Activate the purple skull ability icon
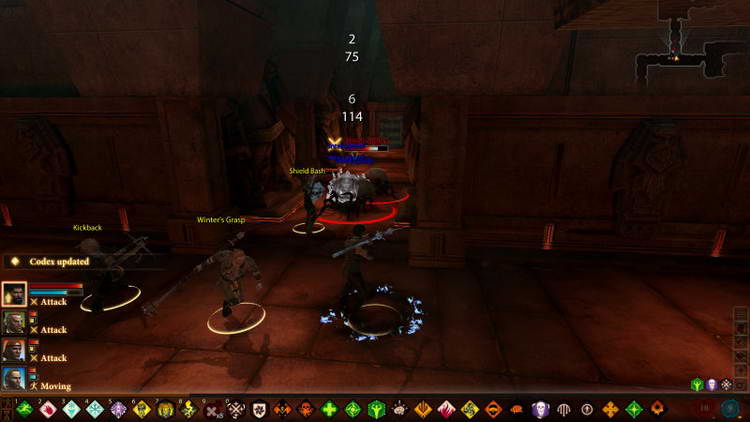Screen dimensions: 750x422 pos(541,409)
